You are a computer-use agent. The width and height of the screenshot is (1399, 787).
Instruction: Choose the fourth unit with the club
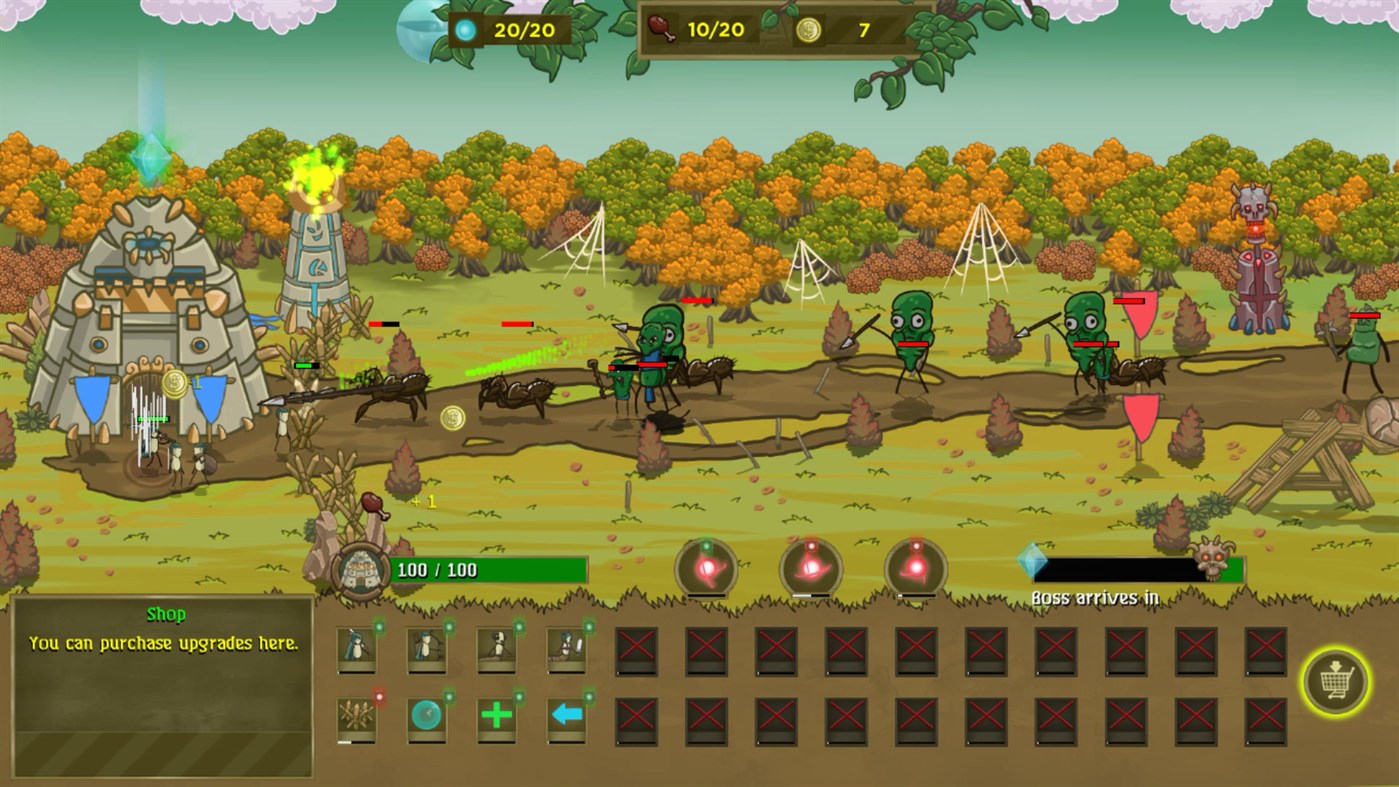[567, 650]
